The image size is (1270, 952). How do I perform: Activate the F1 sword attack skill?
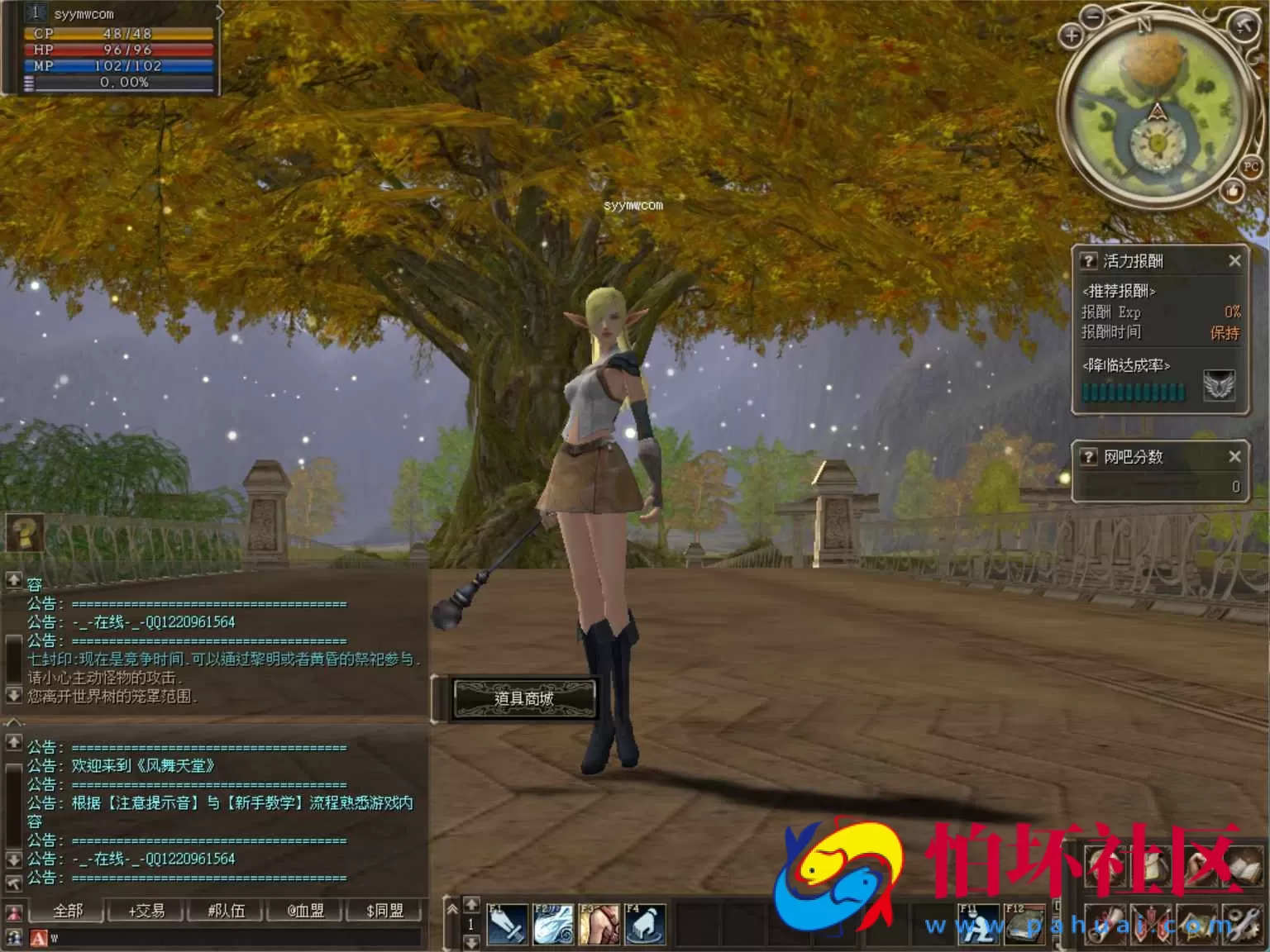tap(507, 924)
